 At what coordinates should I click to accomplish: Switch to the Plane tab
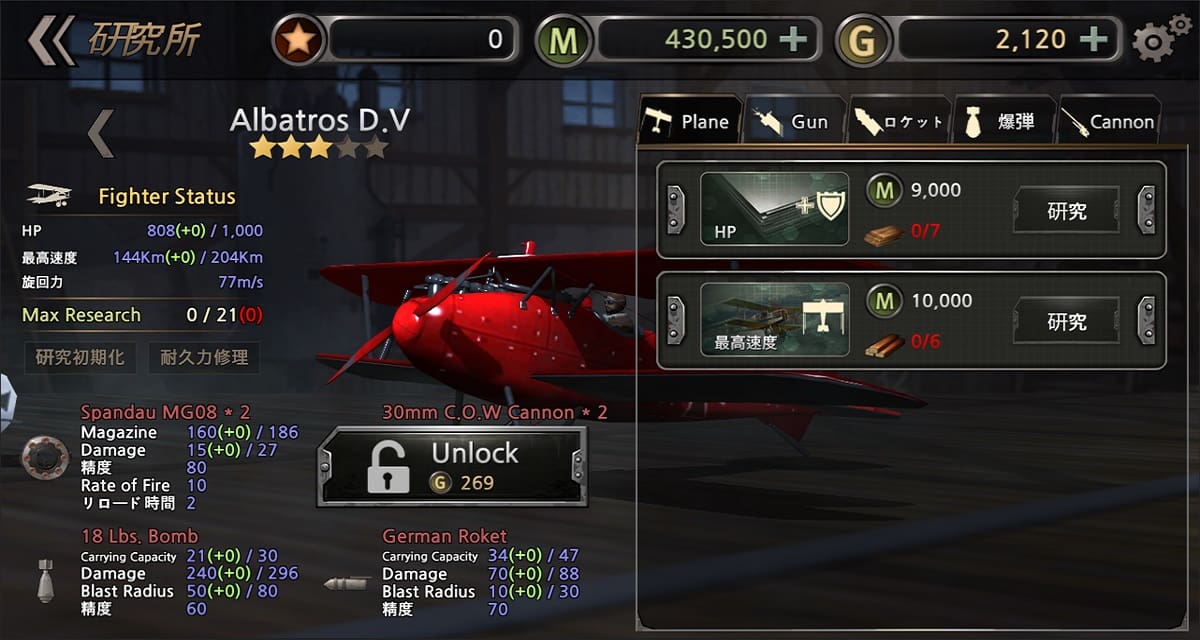point(688,122)
